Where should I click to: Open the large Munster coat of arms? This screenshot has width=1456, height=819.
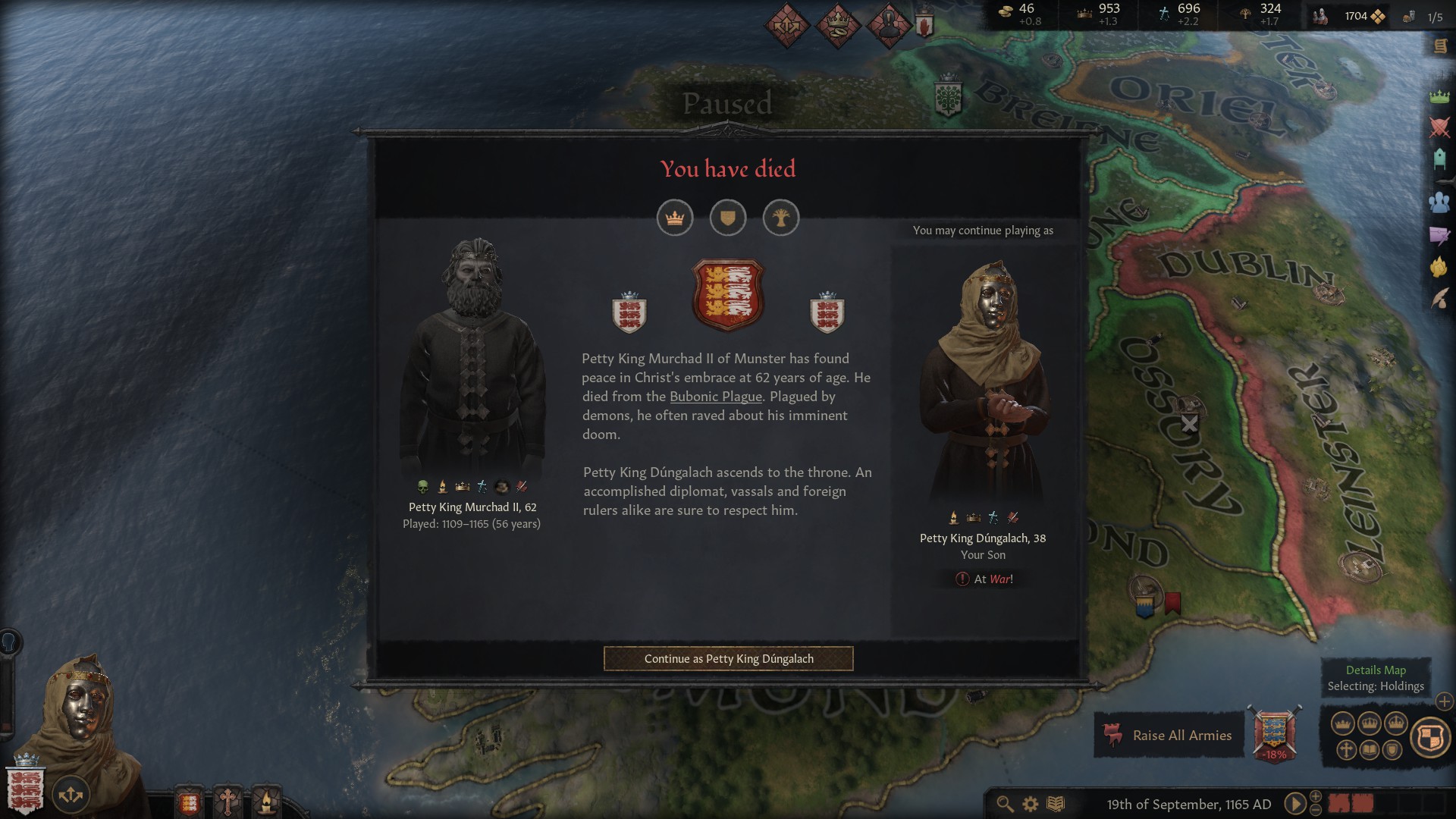[728, 294]
